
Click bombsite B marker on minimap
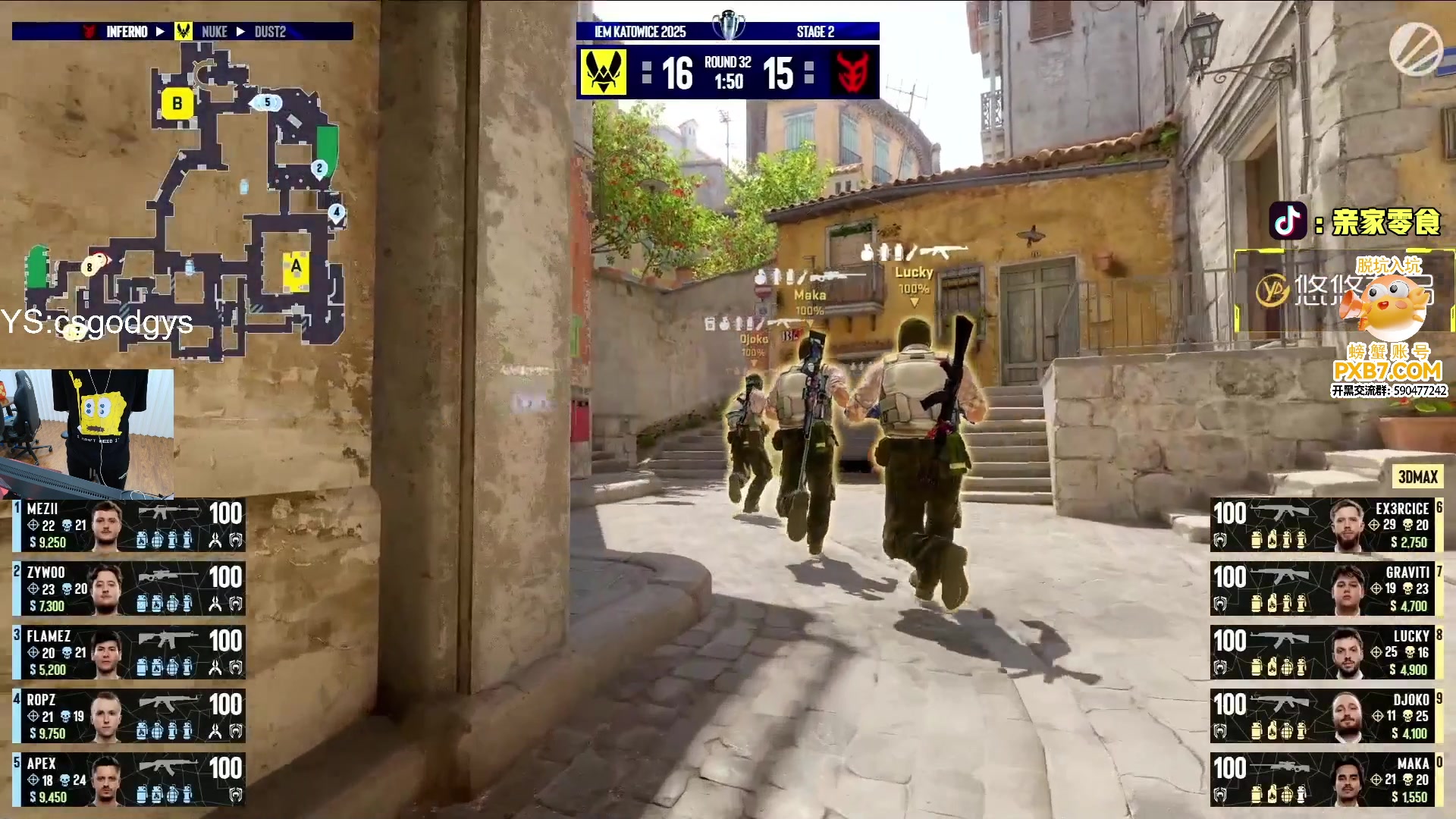click(x=177, y=103)
